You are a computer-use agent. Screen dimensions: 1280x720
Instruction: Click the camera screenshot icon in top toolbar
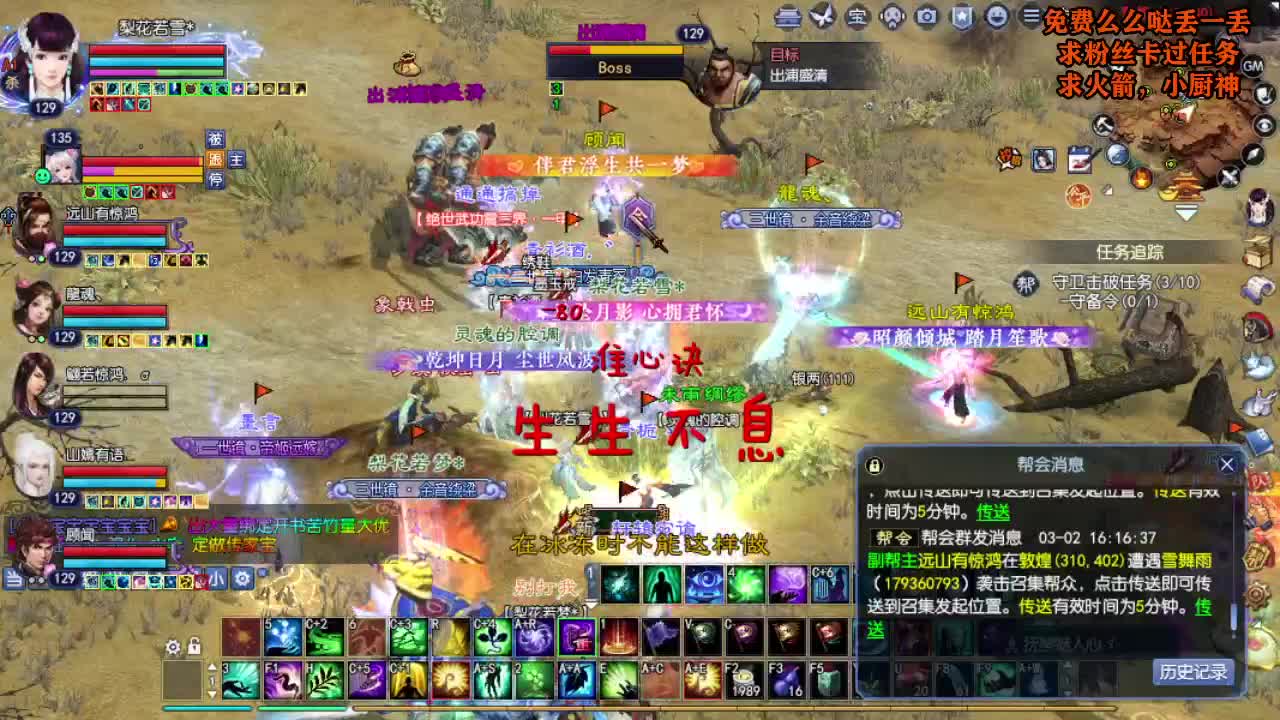[x=925, y=18]
